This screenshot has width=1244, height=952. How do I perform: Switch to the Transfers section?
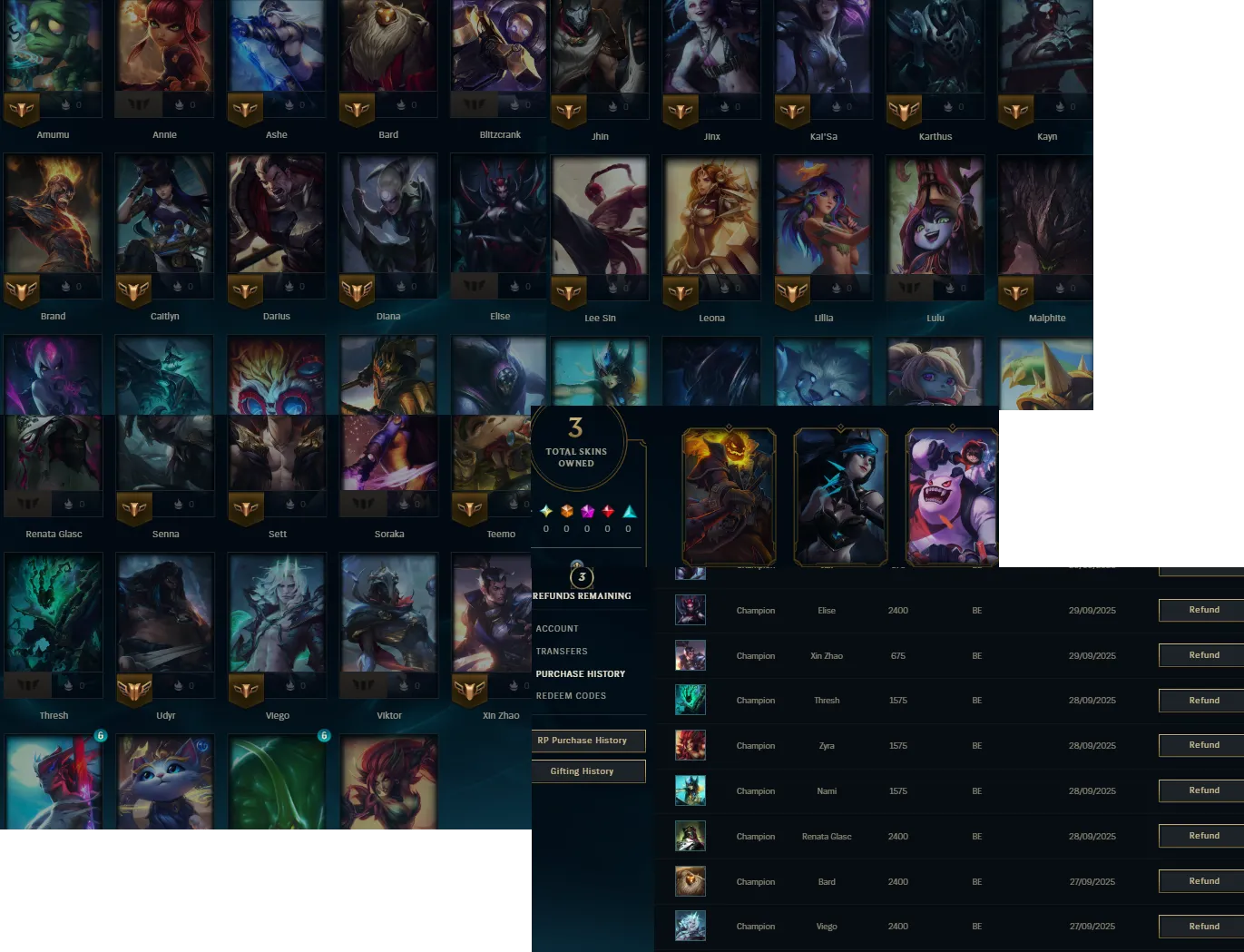click(x=562, y=651)
